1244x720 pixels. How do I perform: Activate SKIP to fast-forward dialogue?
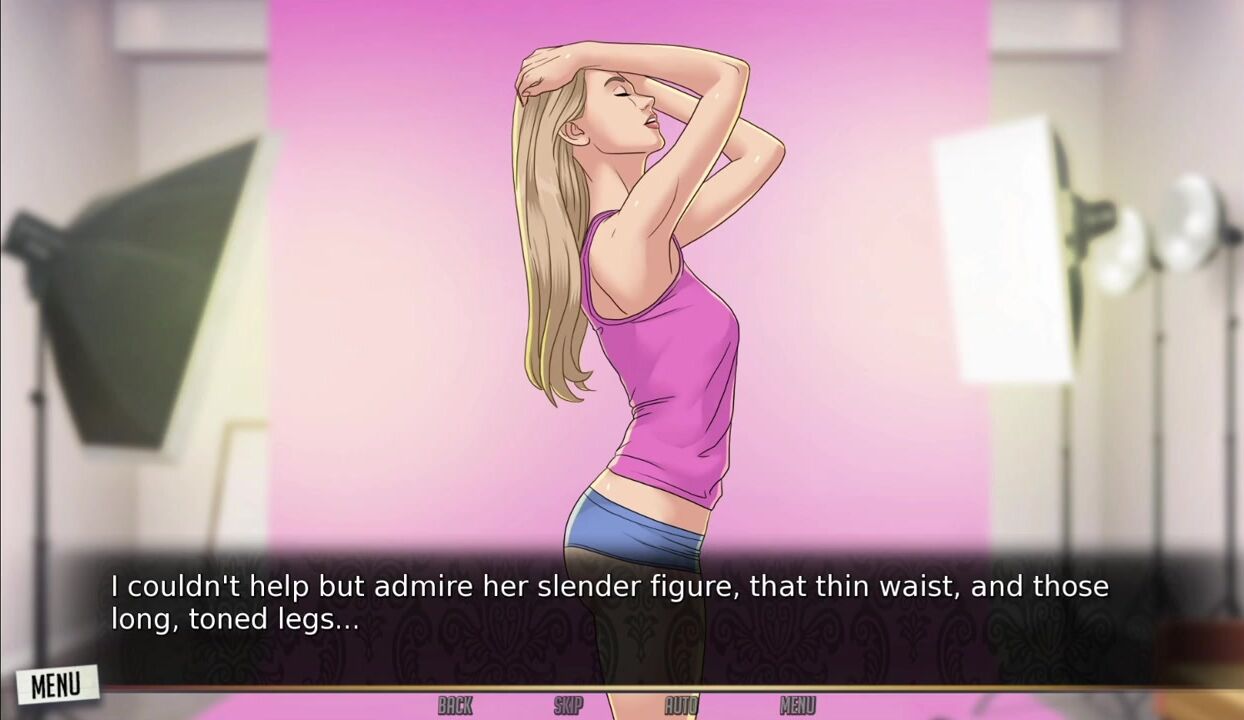click(x=568, y=706)
